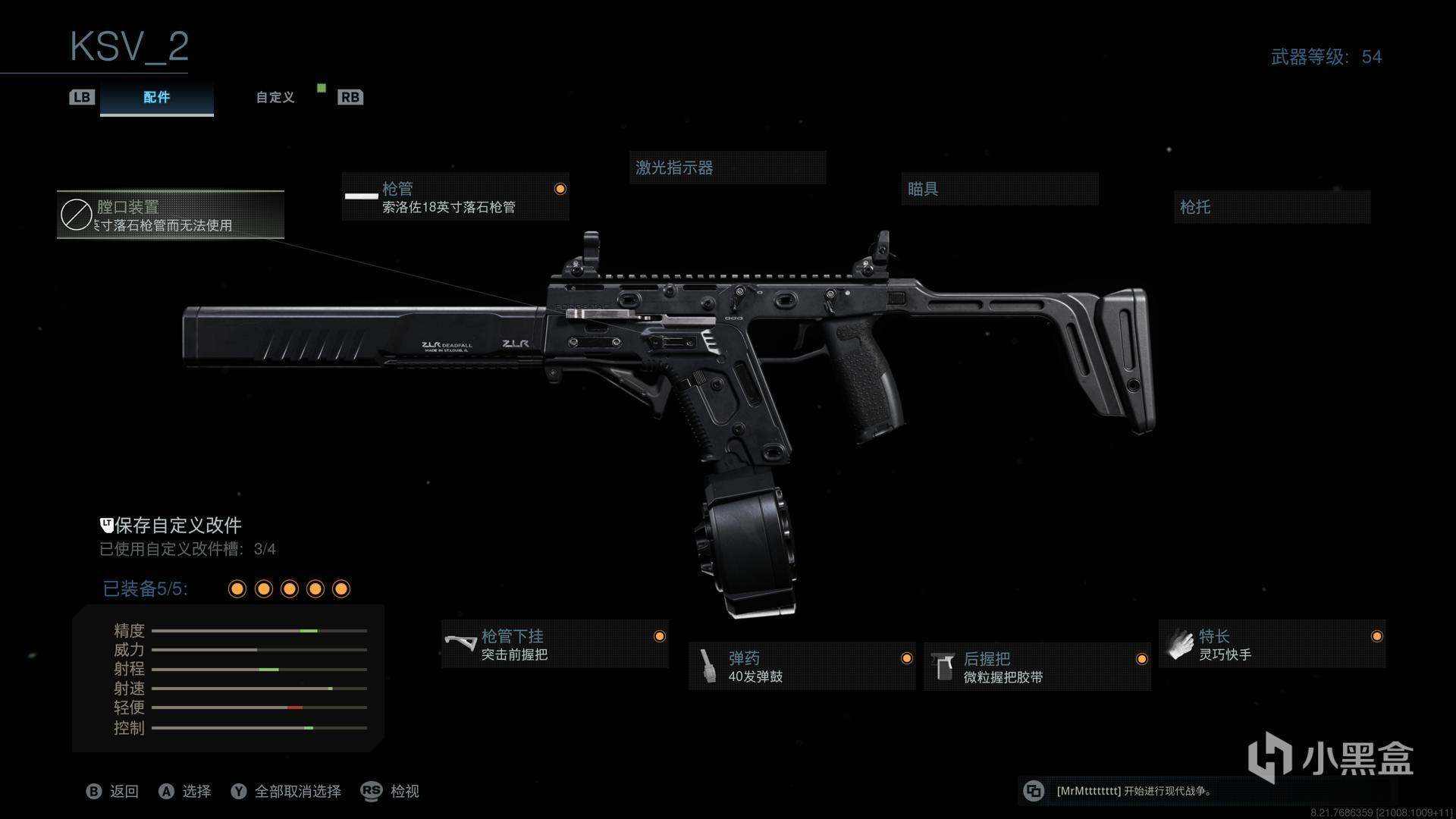1456x819 pixels.
Task: Click the 选择 select option
Action: (185, 791)
